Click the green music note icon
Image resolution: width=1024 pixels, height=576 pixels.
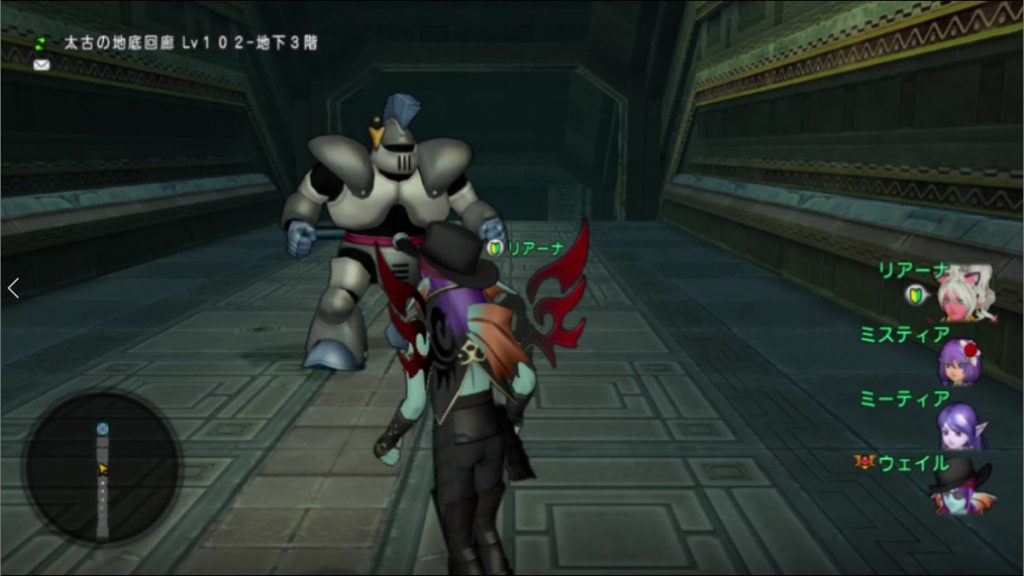click(x=42, y=44)
